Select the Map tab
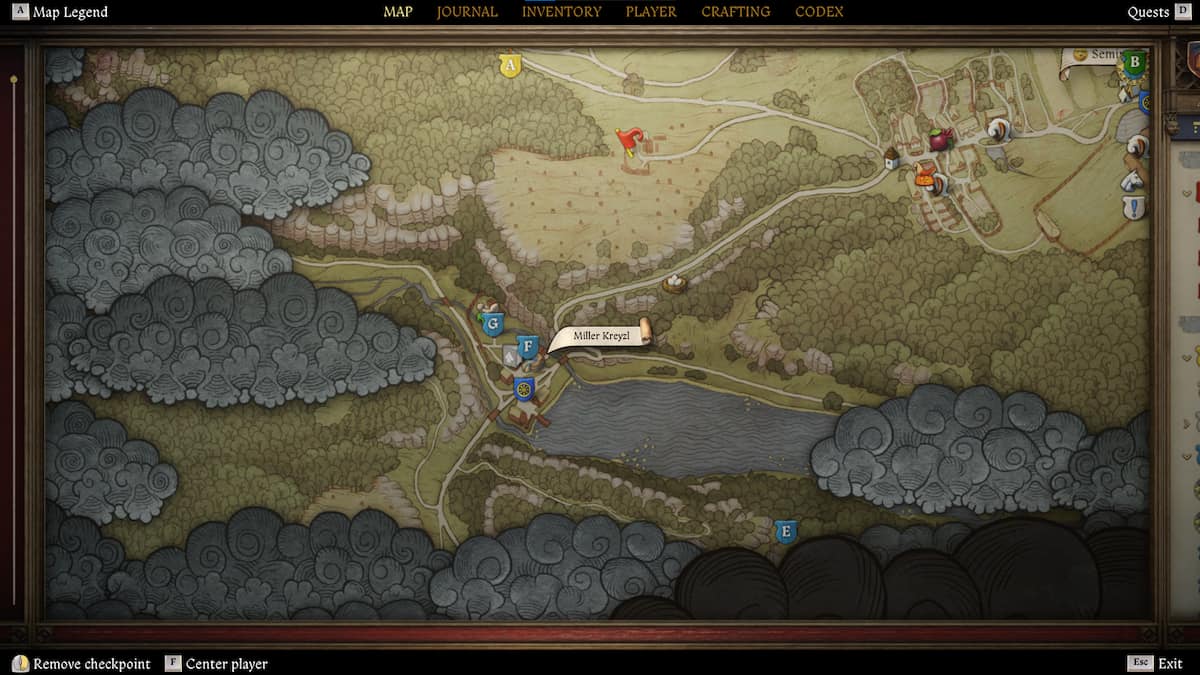The width and height of the screenshot is (1200, 675). tap(398, 12)
